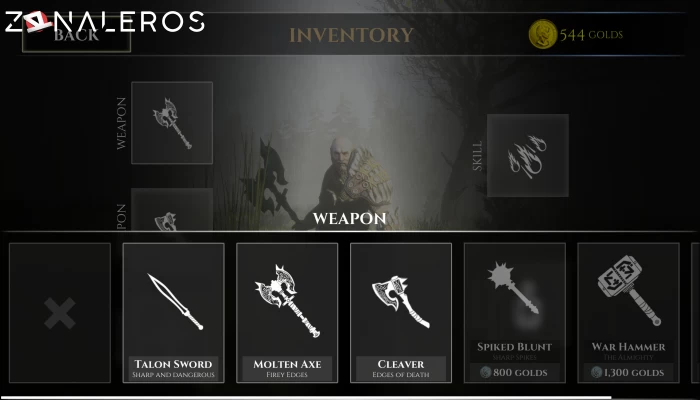Select the empty X unequip slot
This screenshot has width=700, height=400.
click(60, 312)
